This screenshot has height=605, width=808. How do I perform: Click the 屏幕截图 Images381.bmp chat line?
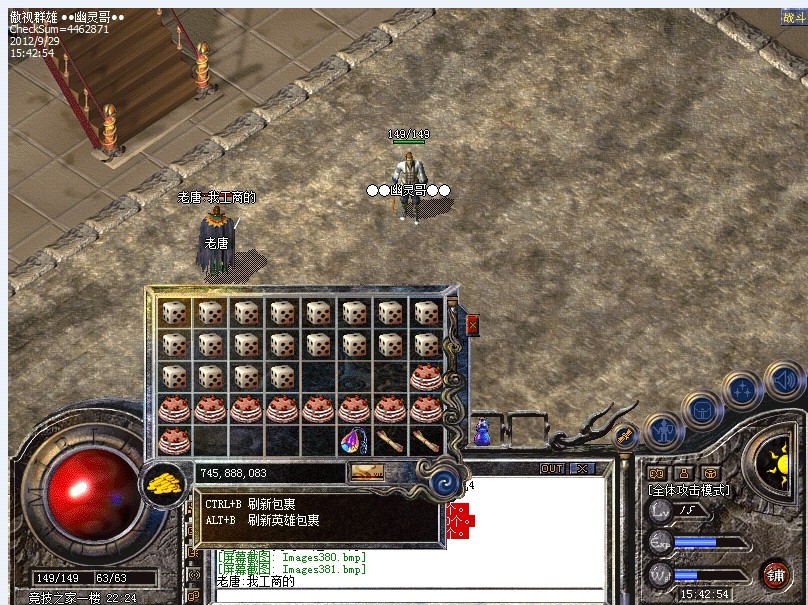292,569
